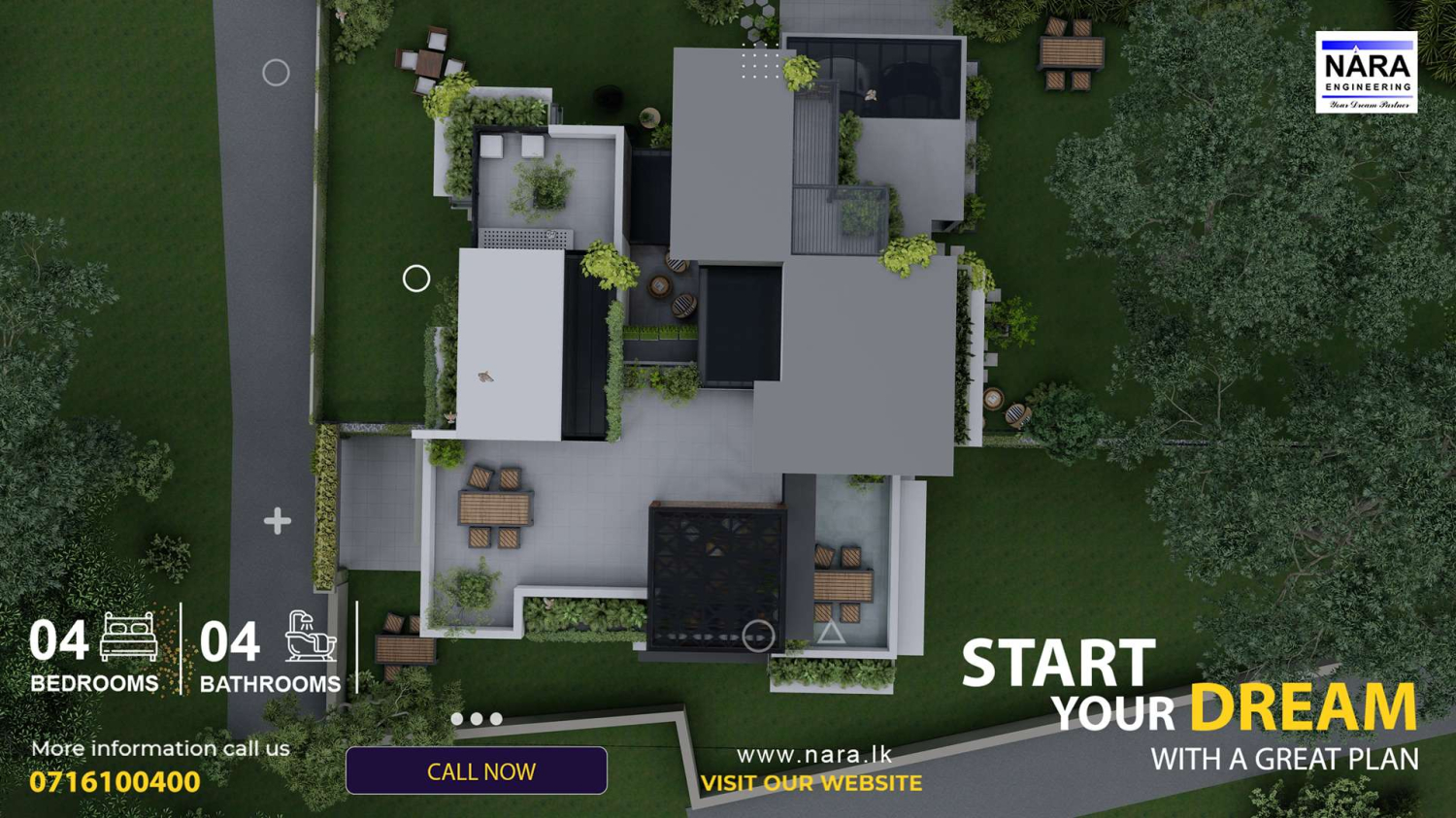Open the www.nara.lk website link

click(813, 754)
